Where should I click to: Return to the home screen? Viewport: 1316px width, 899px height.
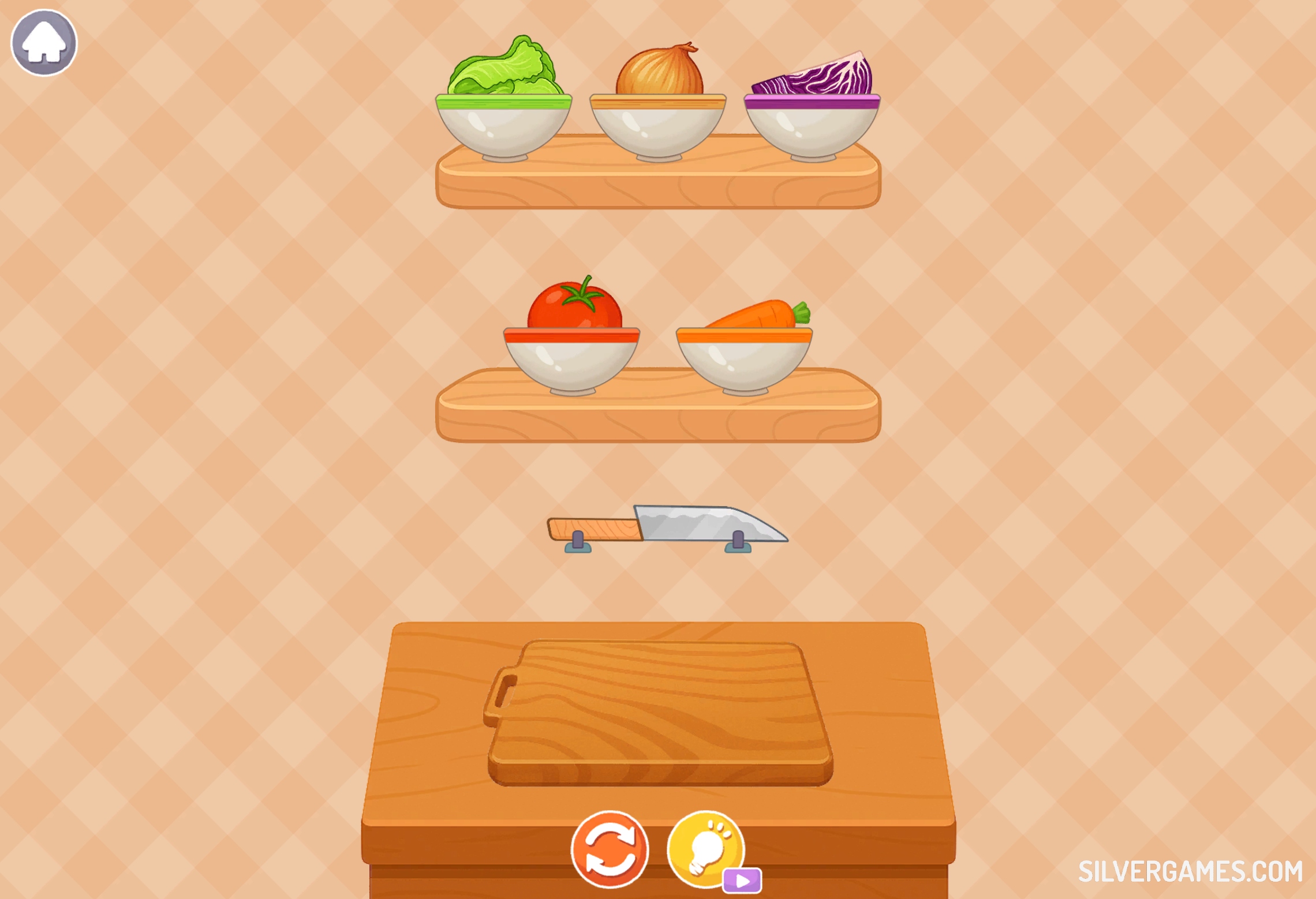[x=44, y=43]
